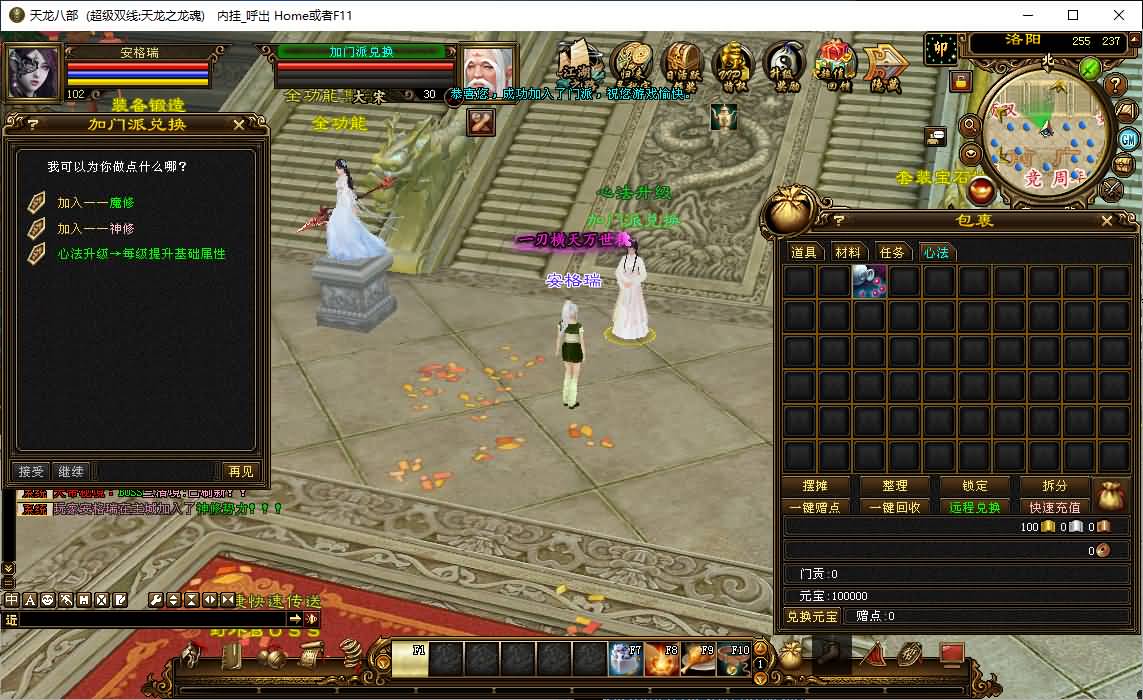Image resolution: width=1143 pixels, height=700 pixels.
Task: Switch to the 材料 inventory tab
Action: 848,253
